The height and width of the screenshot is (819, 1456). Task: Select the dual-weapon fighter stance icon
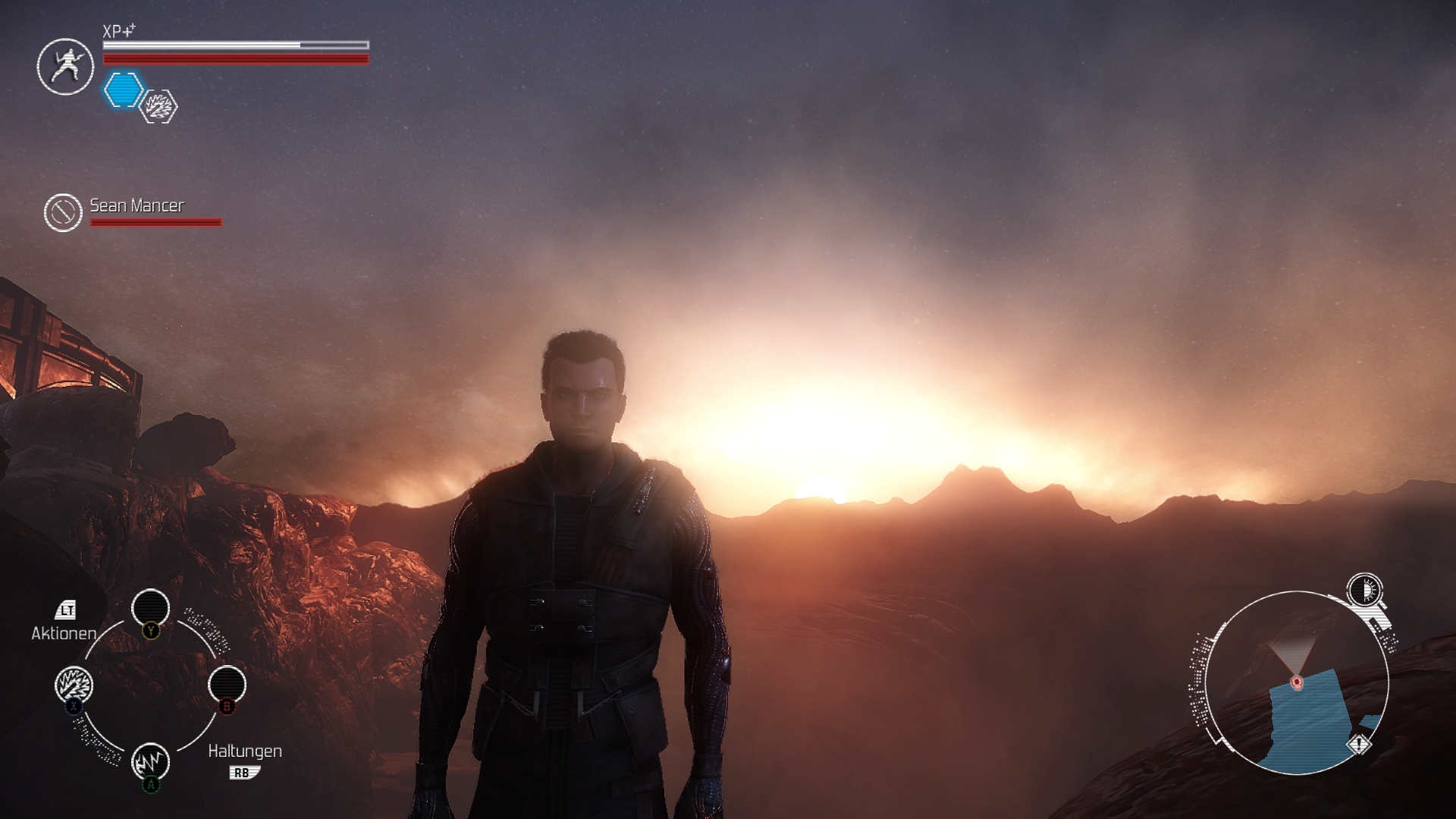pos(65,67)
